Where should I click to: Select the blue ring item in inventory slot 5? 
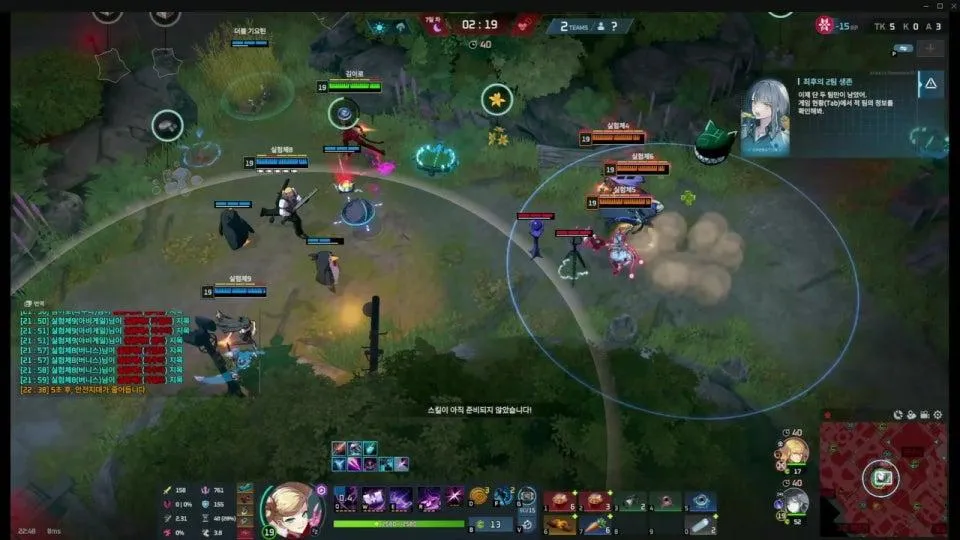[702, 501]
